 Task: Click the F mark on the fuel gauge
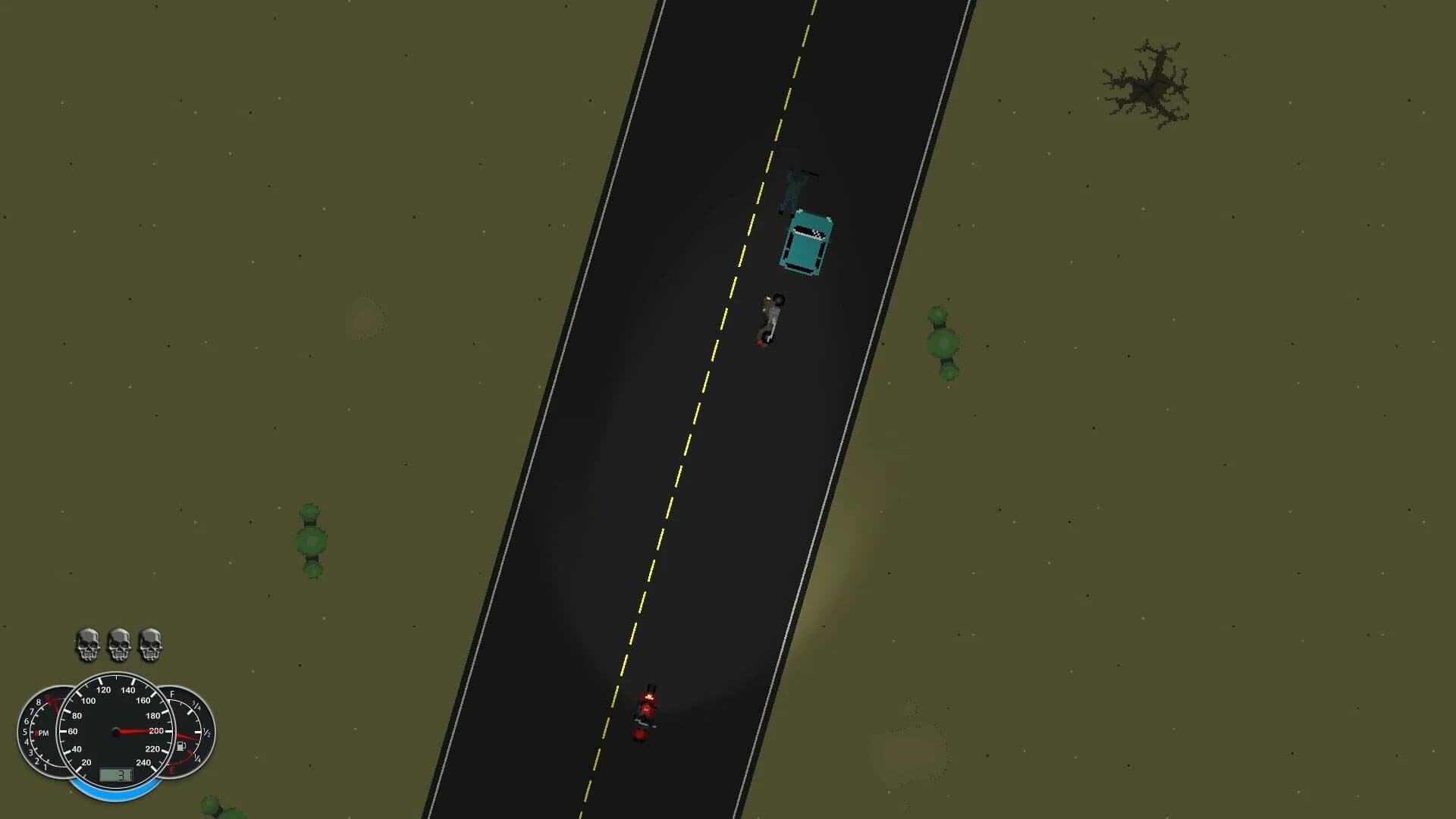pyautogui.click(x=172, y=694)
